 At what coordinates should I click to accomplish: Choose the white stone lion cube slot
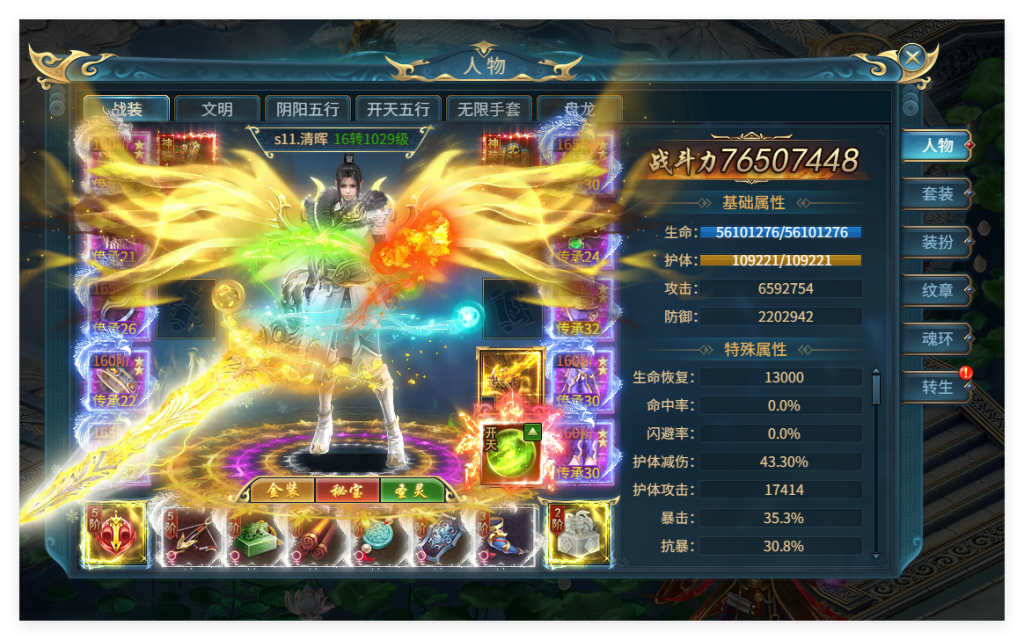(x=577, y=534)
